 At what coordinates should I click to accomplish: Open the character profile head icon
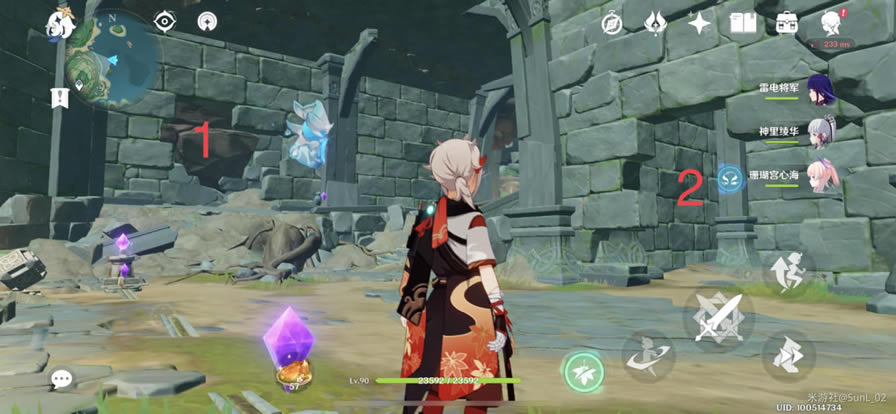[x=831, y=23]
